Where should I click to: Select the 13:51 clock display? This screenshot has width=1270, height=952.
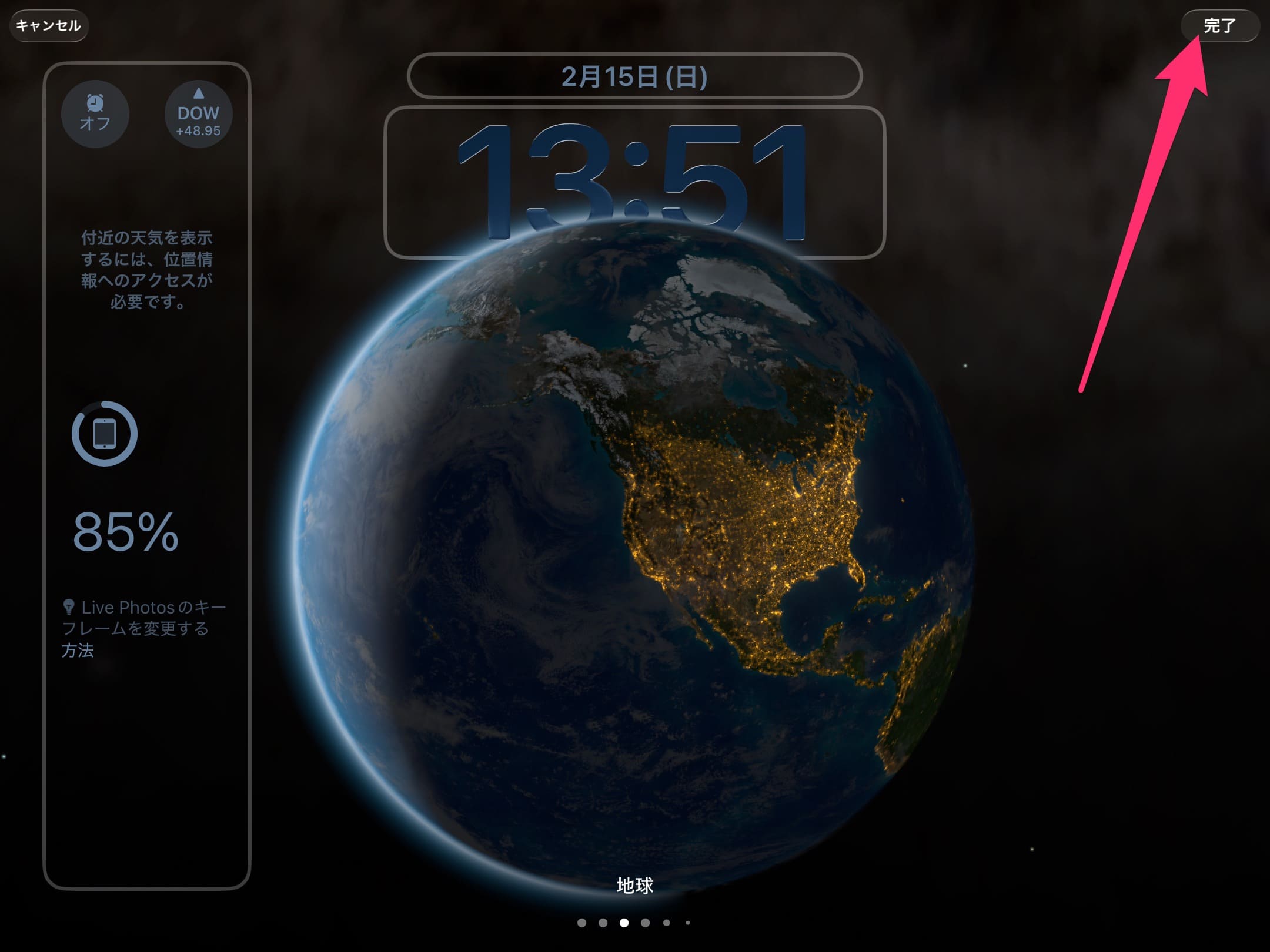click(634, 182)
